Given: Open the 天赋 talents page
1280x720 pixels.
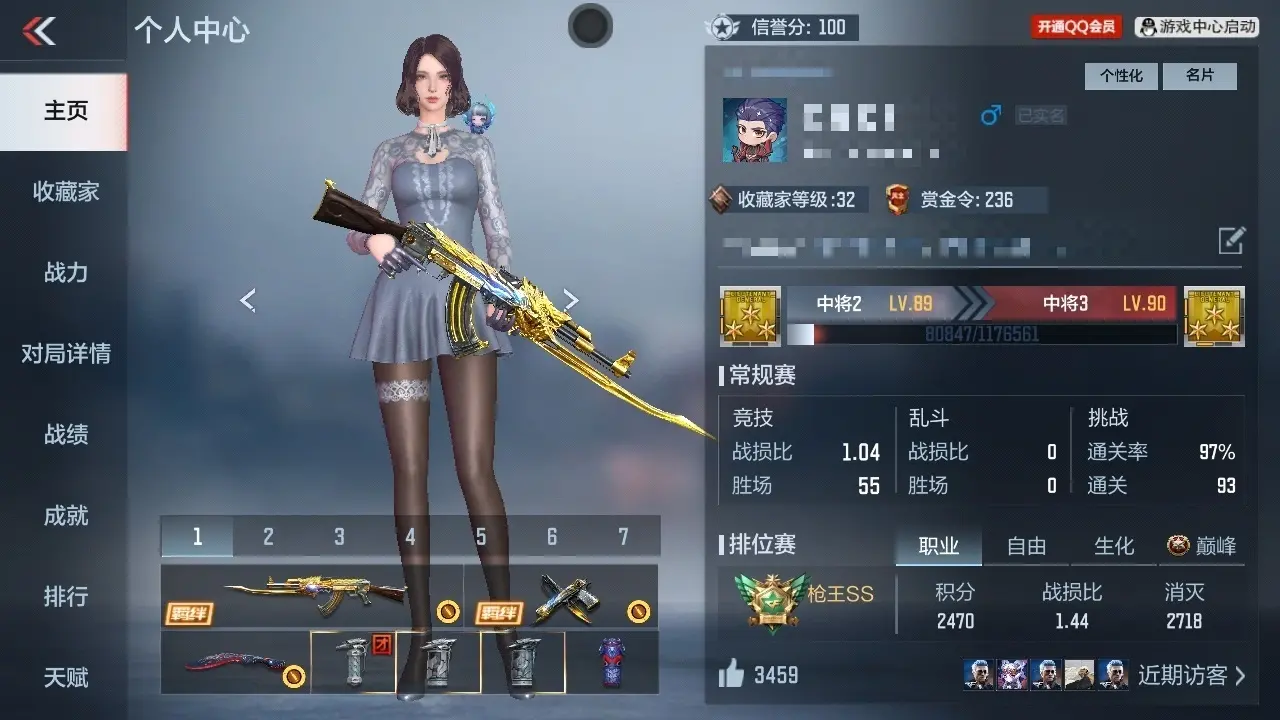Looking at the screenshot, I should click(65, 678).
